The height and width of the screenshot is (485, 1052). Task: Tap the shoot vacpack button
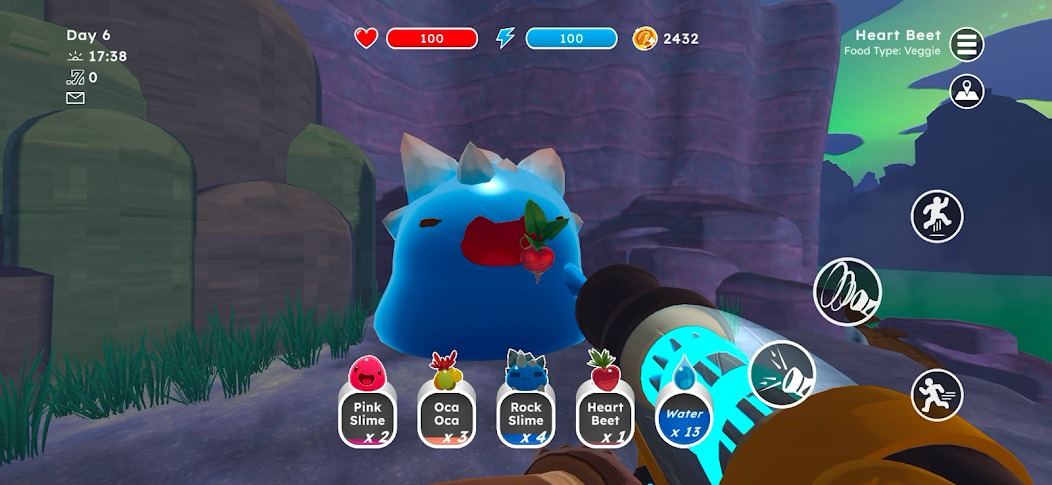pyautogui.click(x=782, y=374)
